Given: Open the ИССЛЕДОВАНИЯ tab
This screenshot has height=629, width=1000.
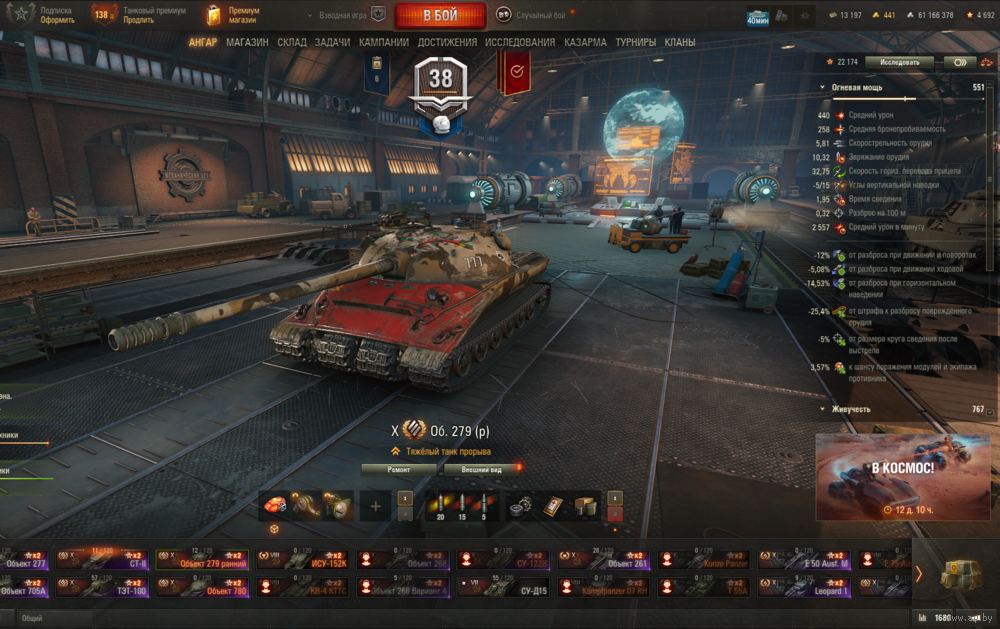Looking at the screenshot, I should [520, 42].
